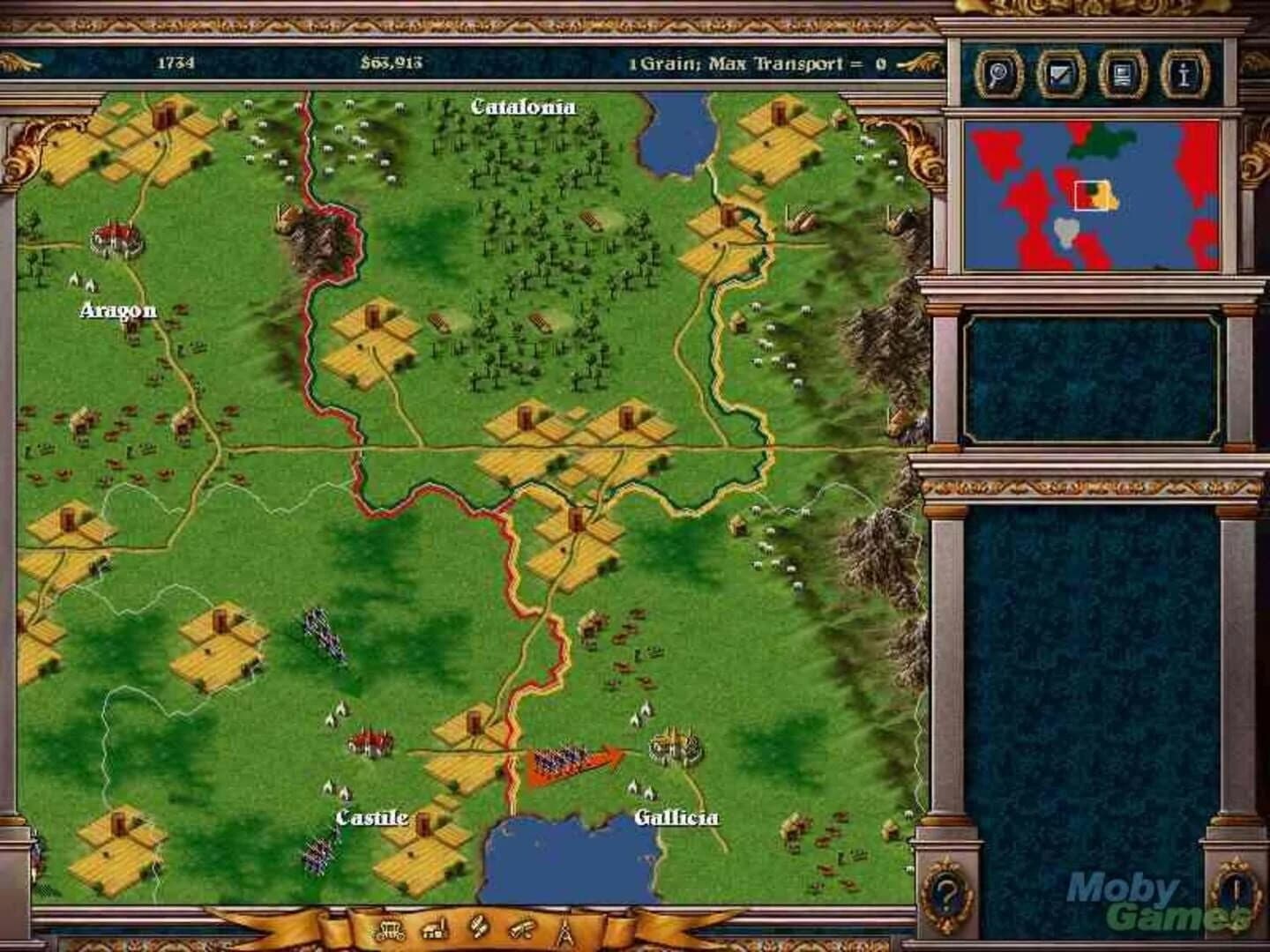Click the compass dividers icon

(564, 930)
